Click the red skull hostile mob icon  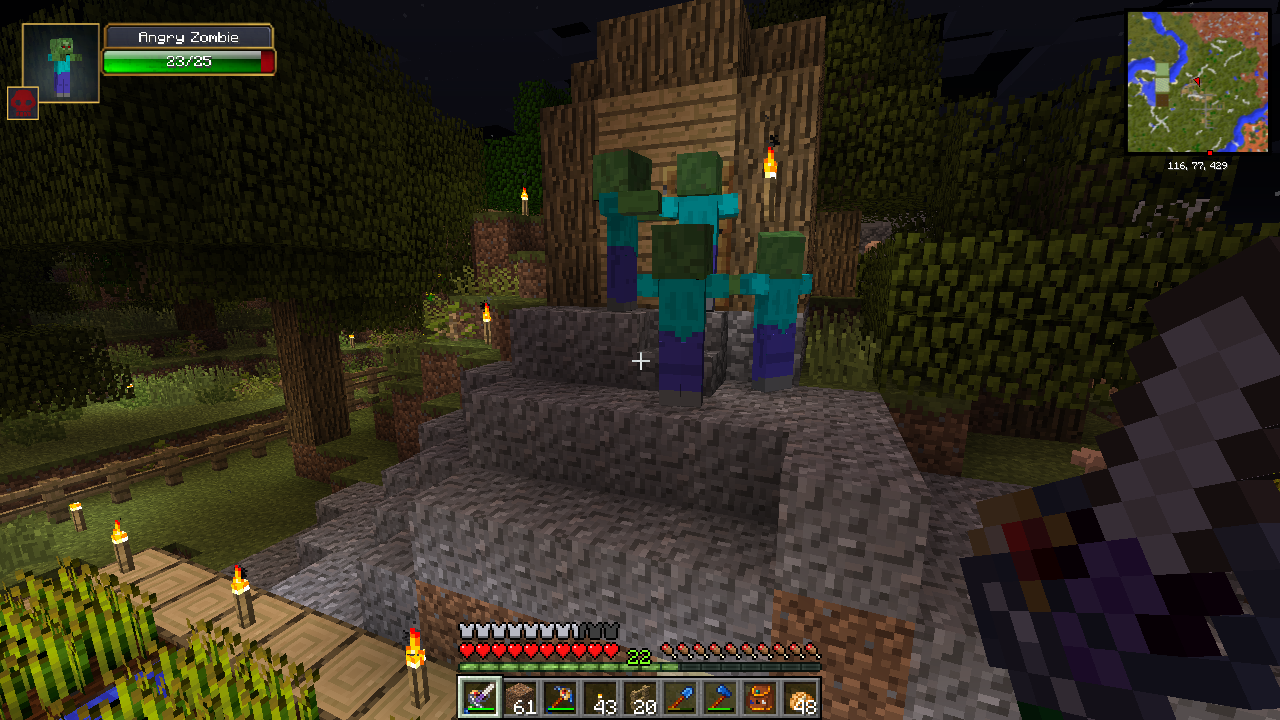click(x=23, y=103)
